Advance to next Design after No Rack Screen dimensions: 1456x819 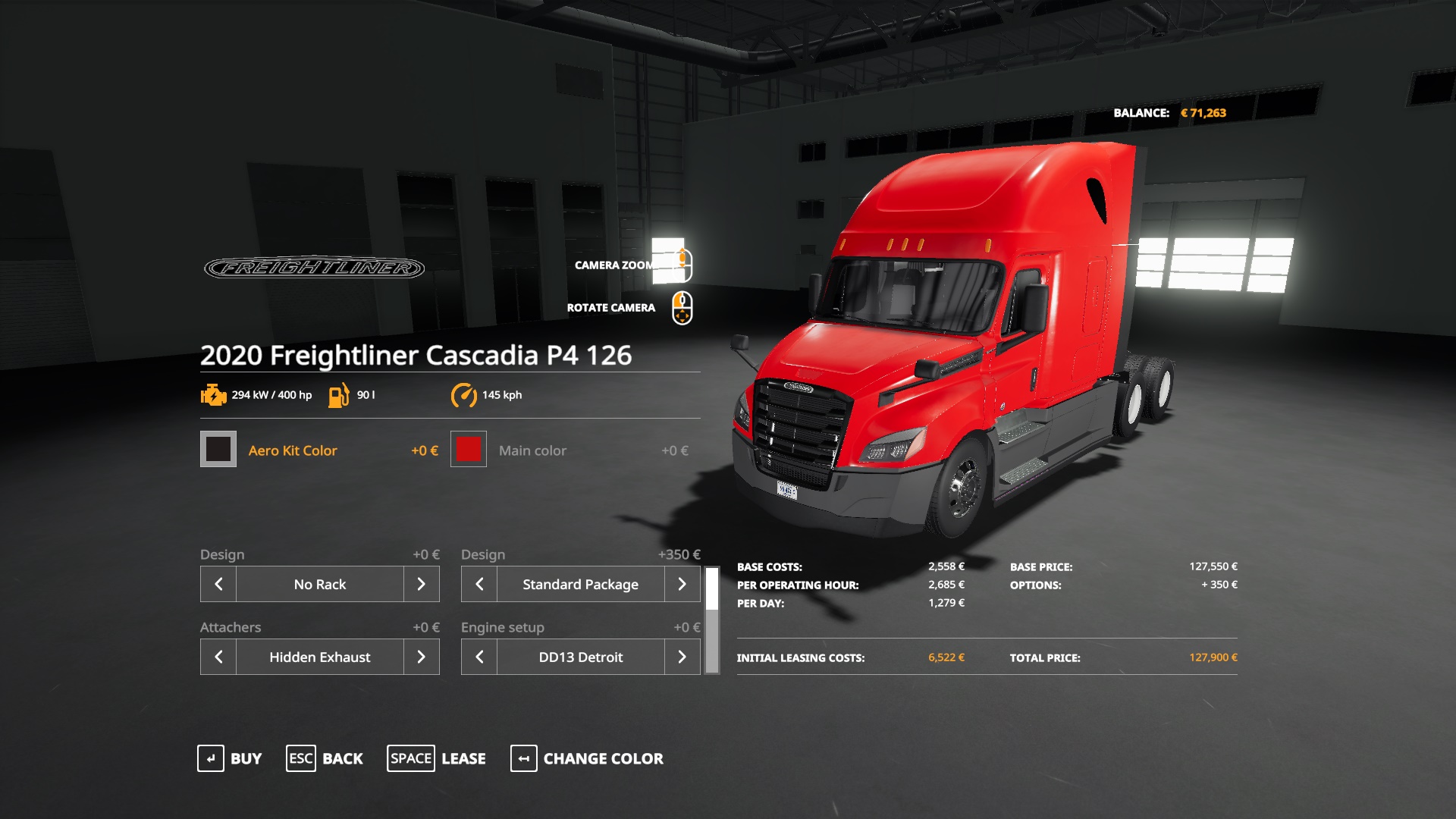(x=422, y=584)
